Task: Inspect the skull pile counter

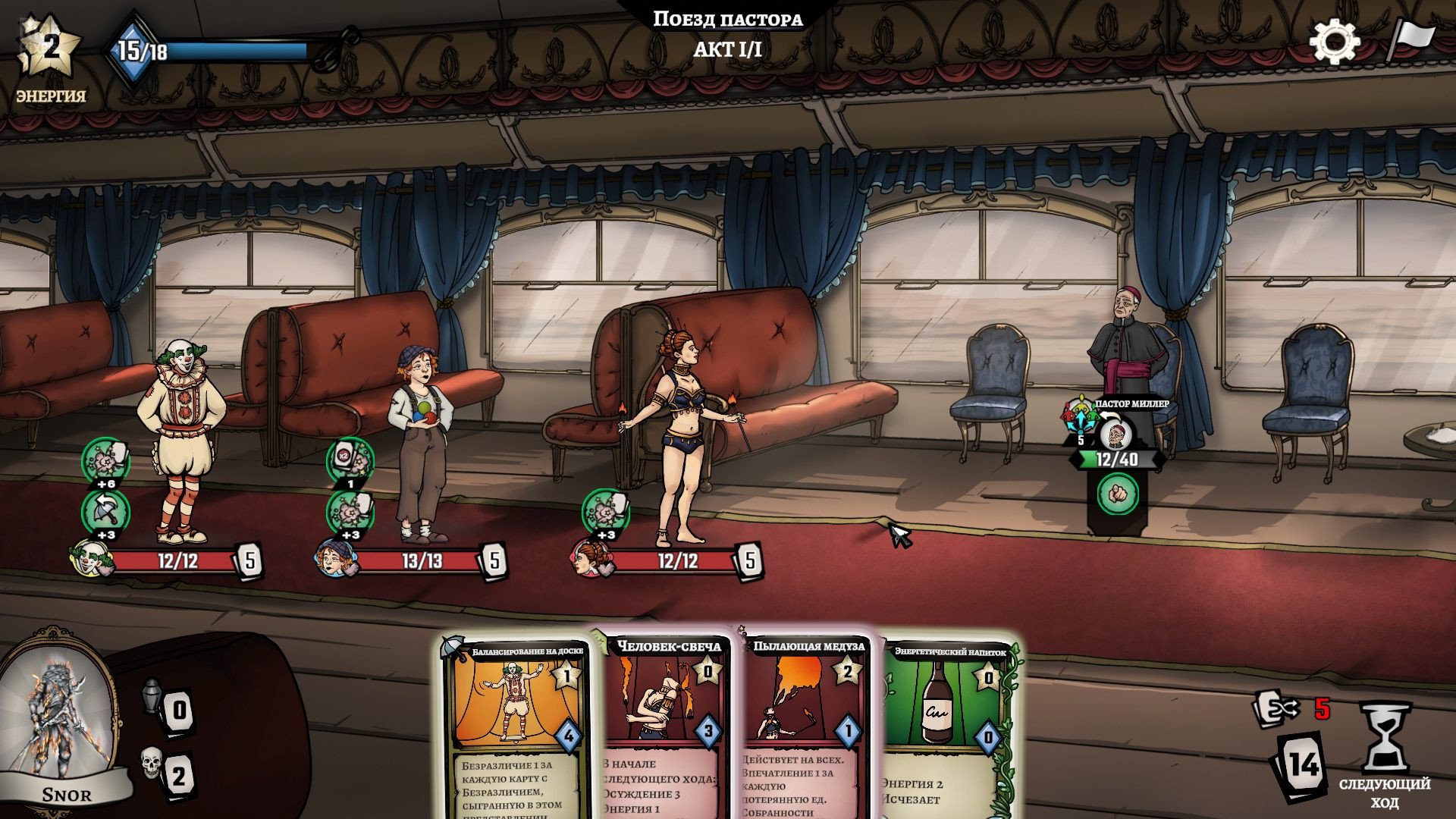Action: (x=152, y=764)
